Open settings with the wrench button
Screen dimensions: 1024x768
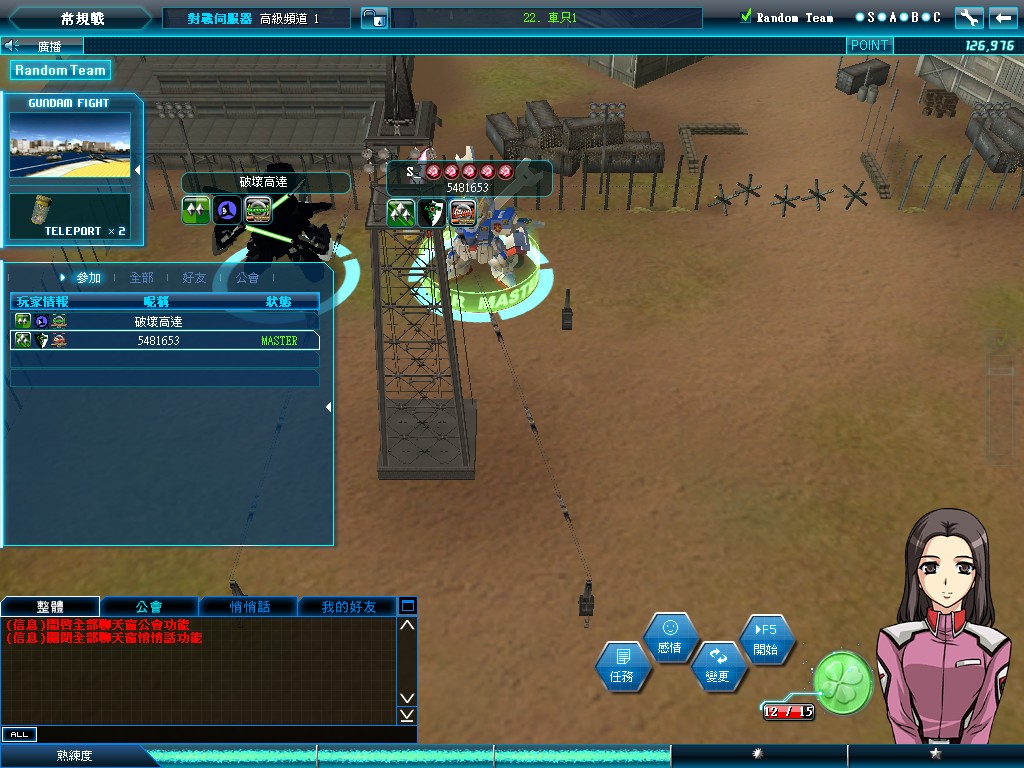[x=968, y=17]
